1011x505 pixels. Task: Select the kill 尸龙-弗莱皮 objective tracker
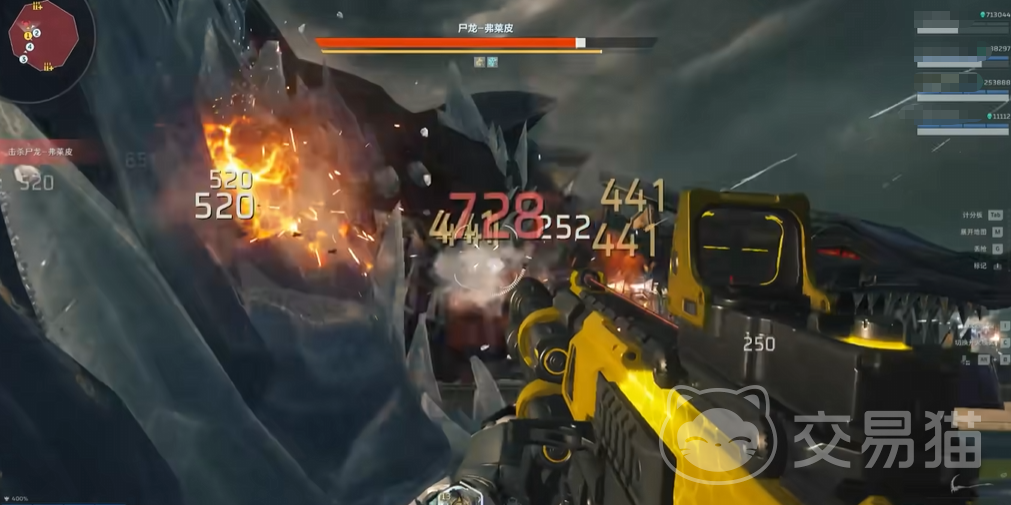50,151
